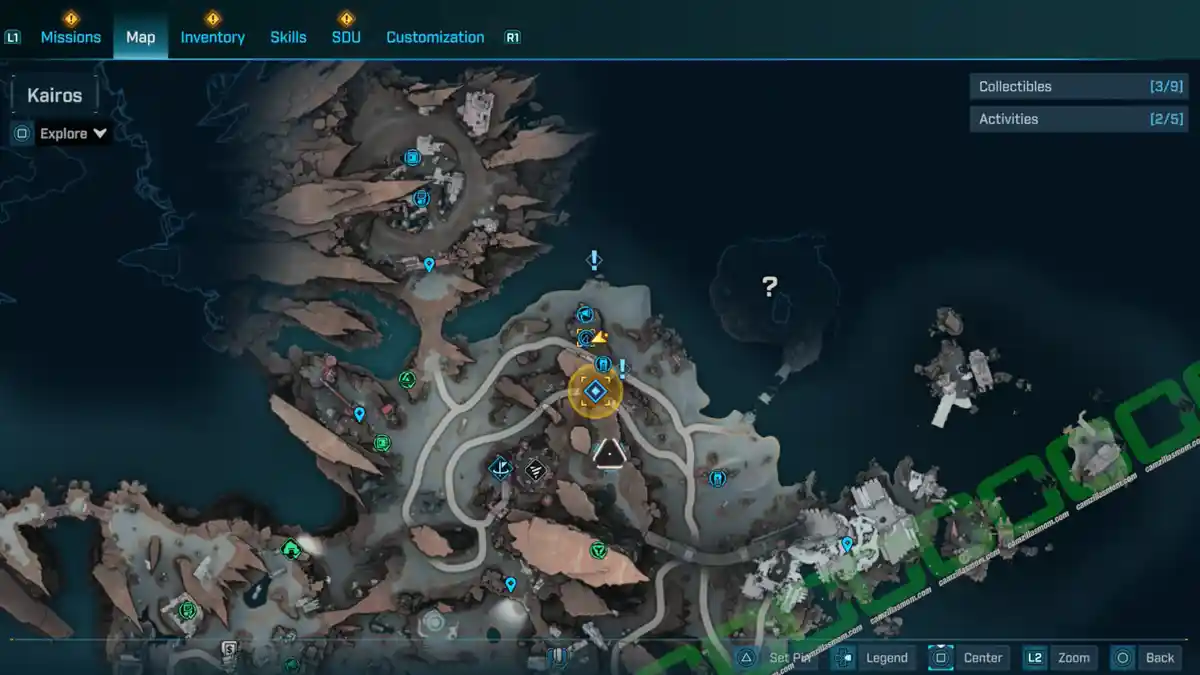Image resolution: width=1200 pixels, height=675 pixels.
Task: Select the green house map marker
Action: 291,548
